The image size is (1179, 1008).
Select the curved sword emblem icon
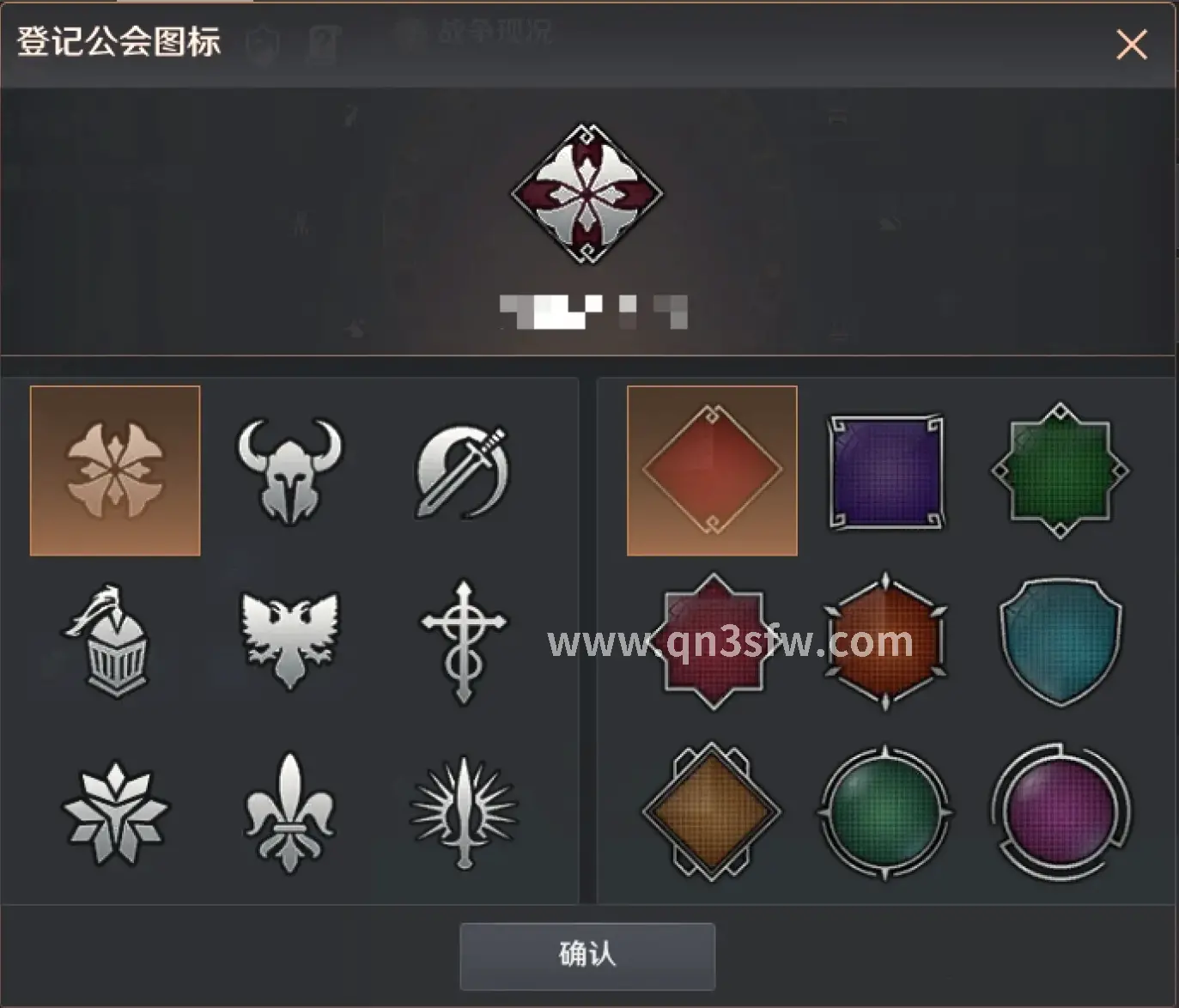(x=461, y=470)
